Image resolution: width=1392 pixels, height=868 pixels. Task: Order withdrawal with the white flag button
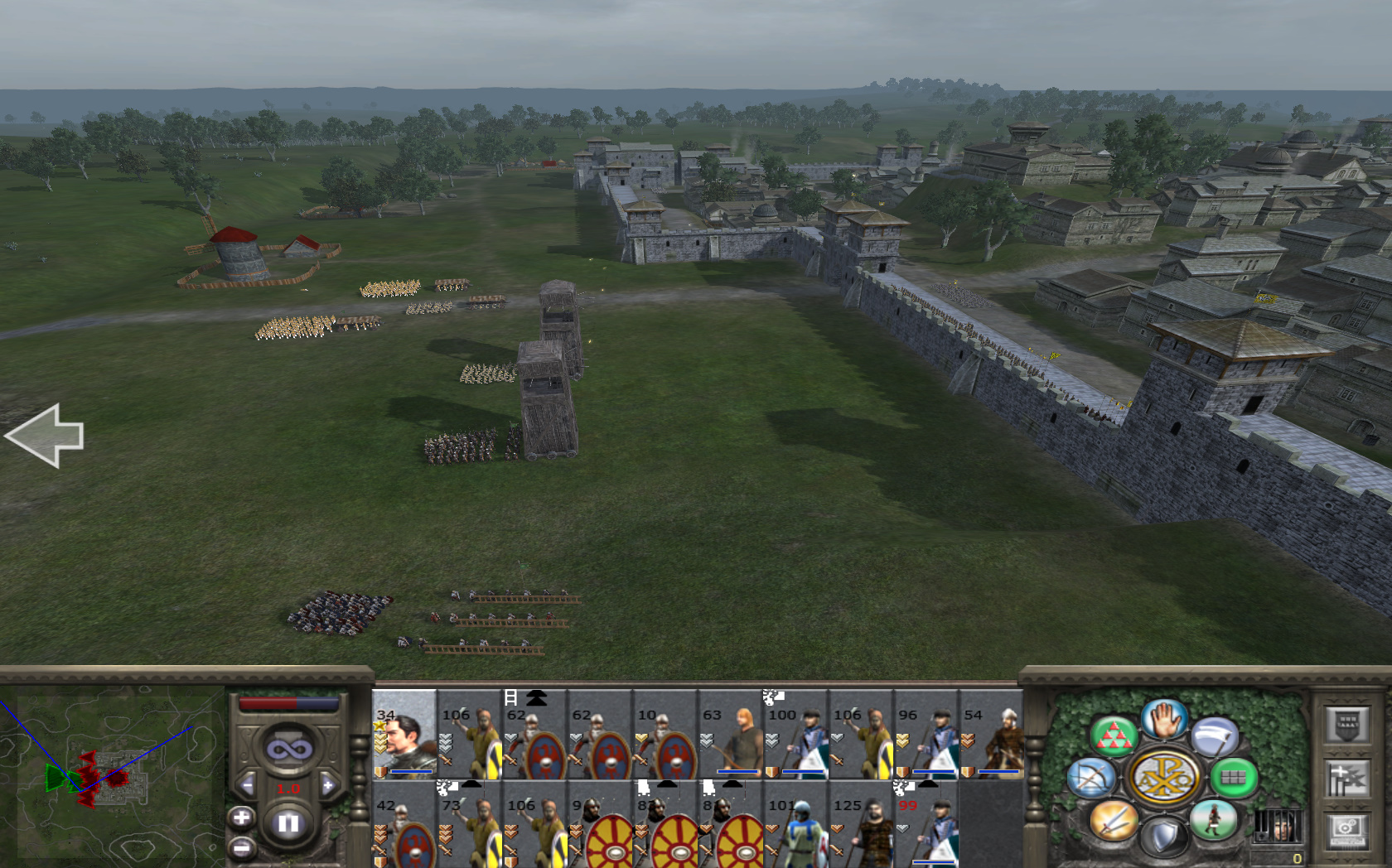coord(1215,736)
